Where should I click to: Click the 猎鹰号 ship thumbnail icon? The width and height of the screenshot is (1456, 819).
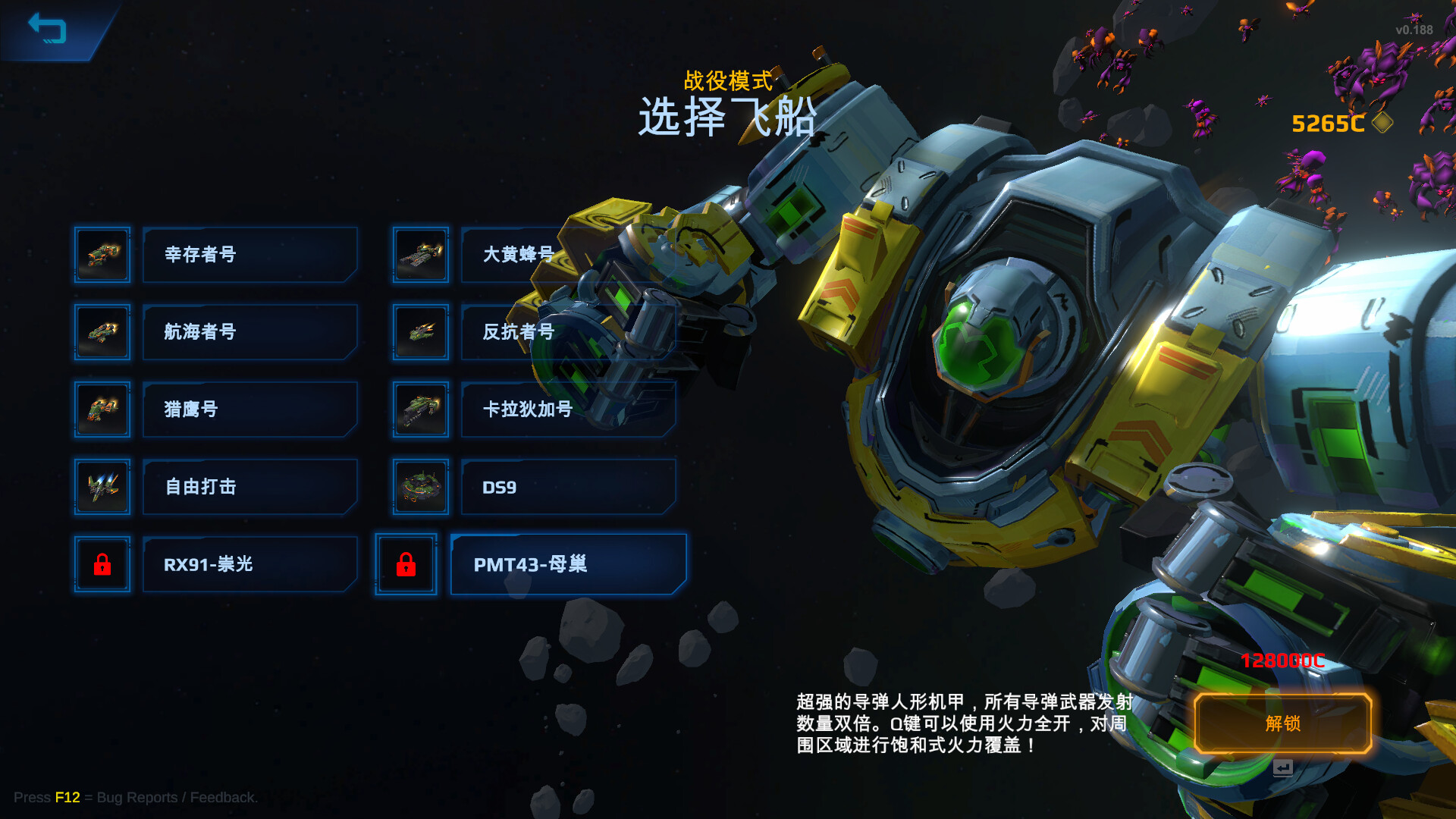[x=102, y=409]
